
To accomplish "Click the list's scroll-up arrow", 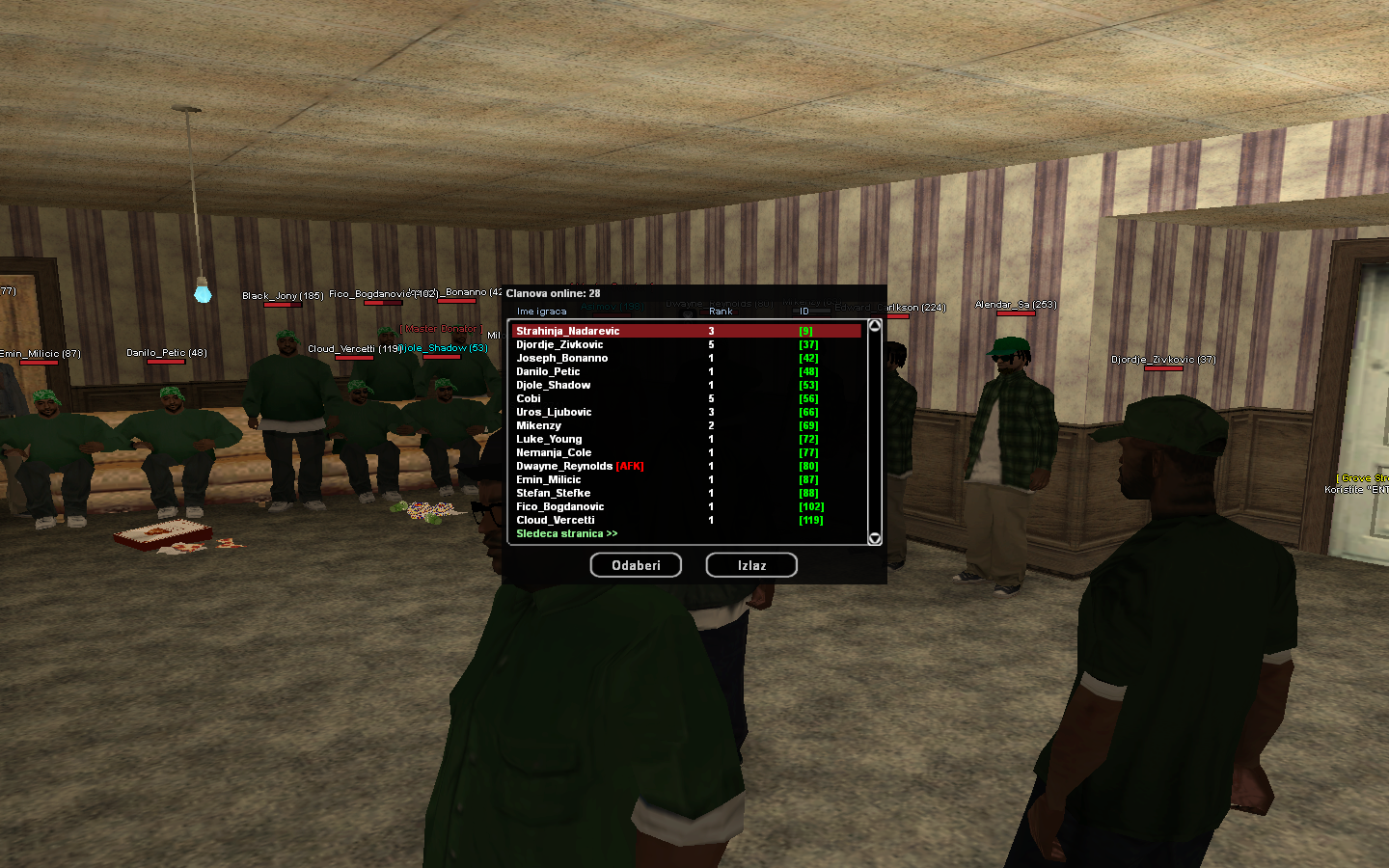I will click(x=875, y=326).
